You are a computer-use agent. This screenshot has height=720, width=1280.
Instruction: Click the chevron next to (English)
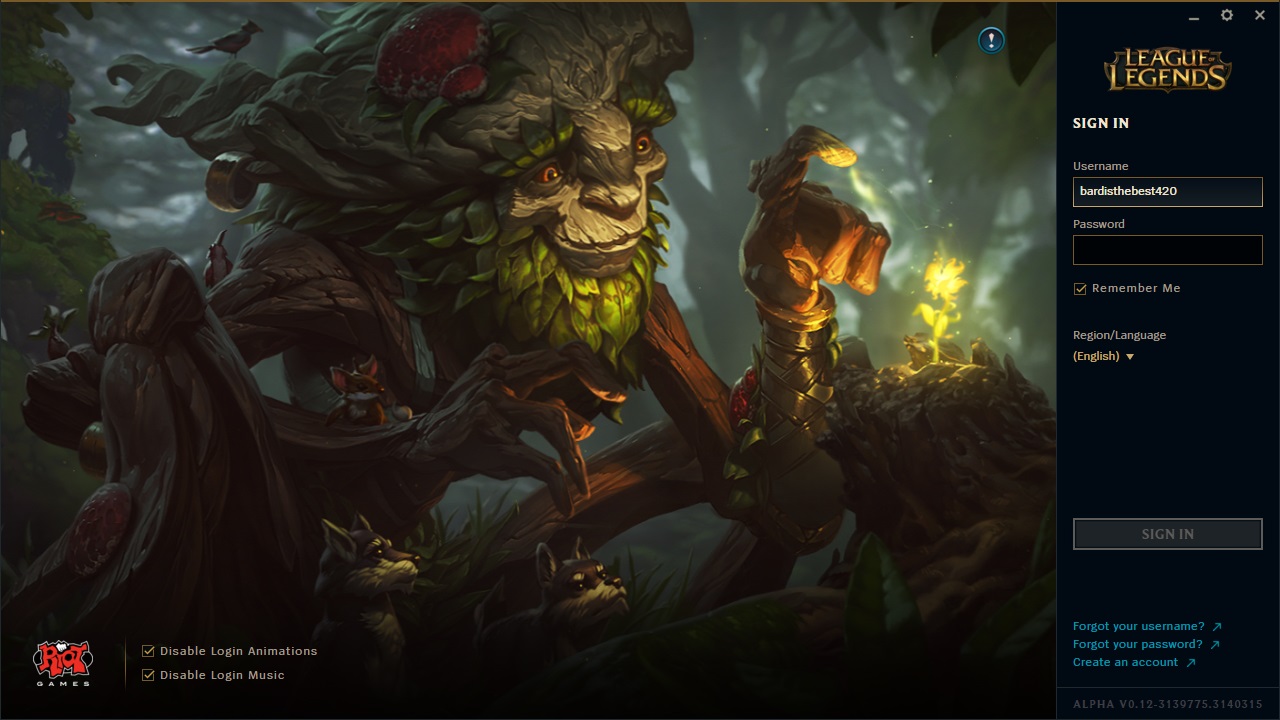coord(1130,356)
